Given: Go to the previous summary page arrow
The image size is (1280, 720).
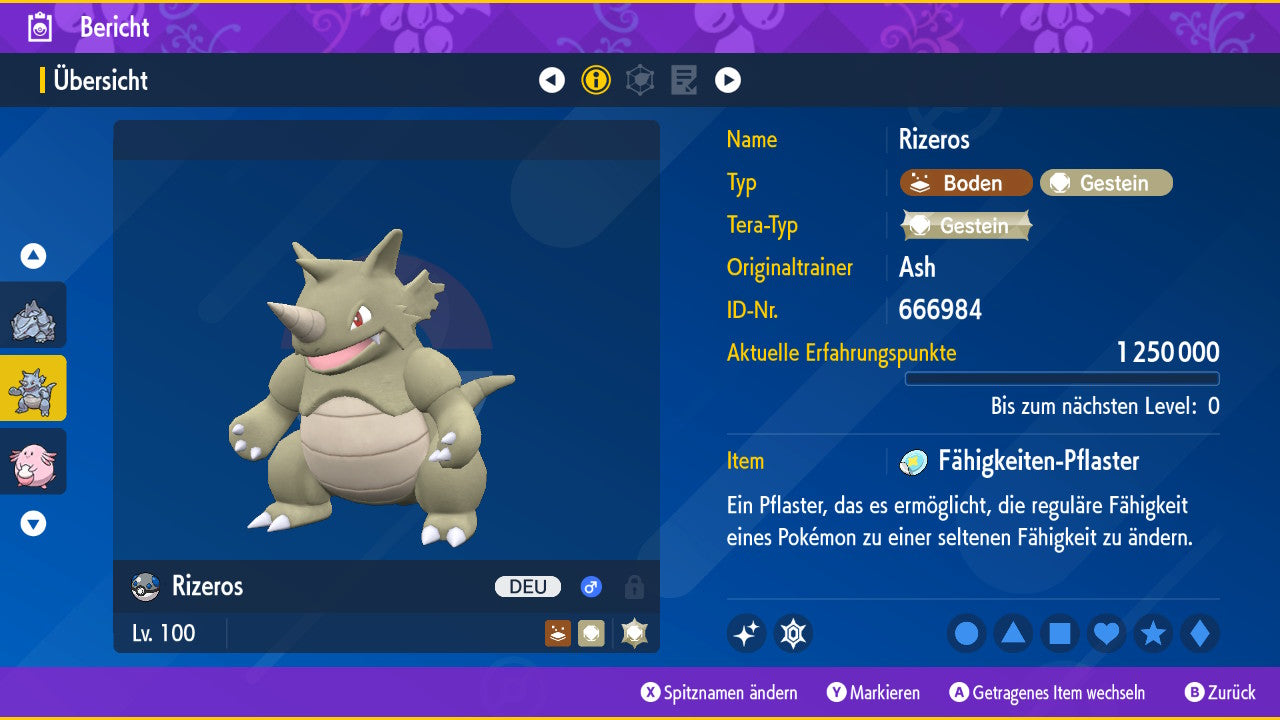Looking at the screenshot, I should 552,80.
